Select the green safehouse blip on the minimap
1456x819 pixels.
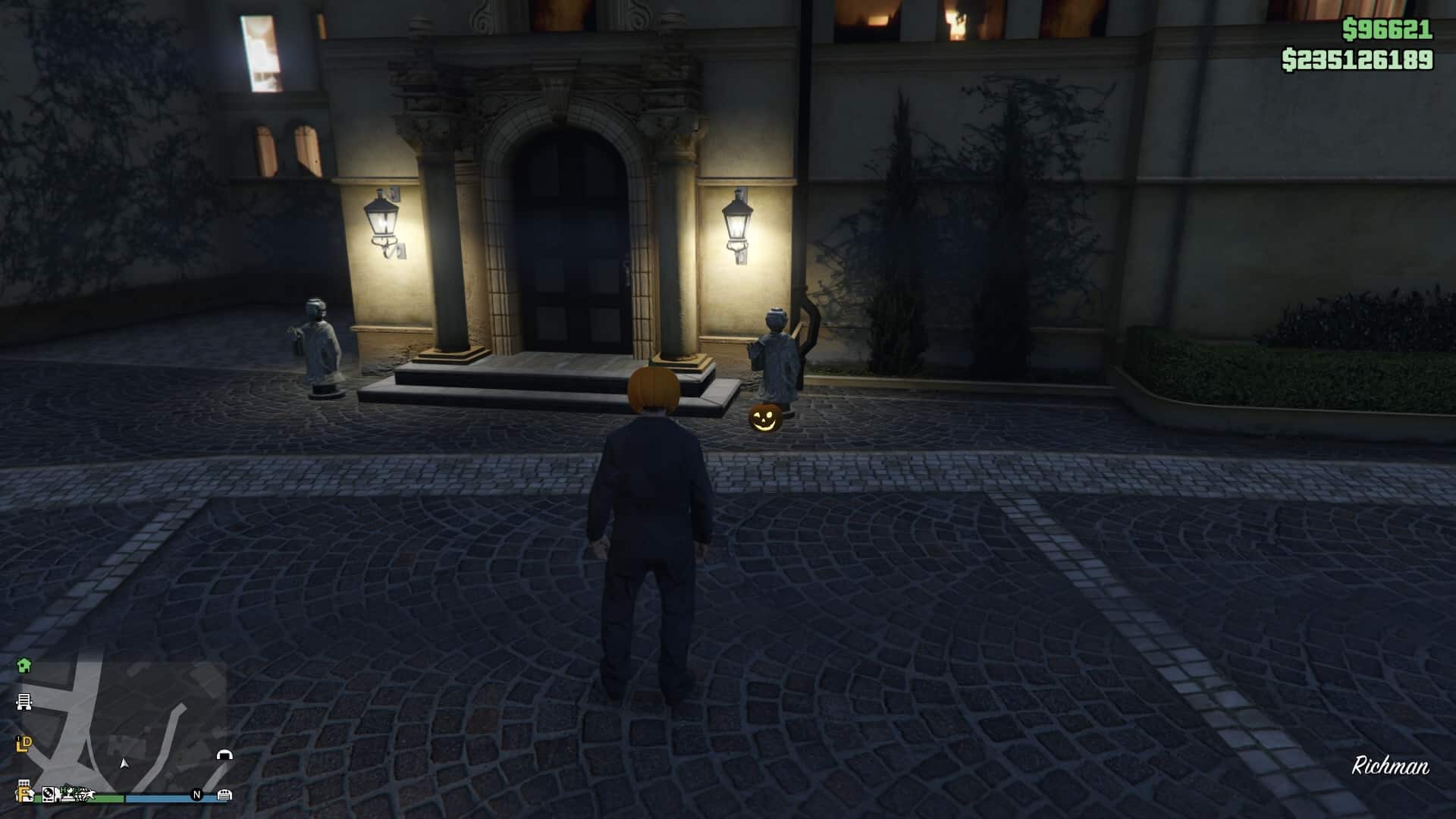[x=24, y=666]
